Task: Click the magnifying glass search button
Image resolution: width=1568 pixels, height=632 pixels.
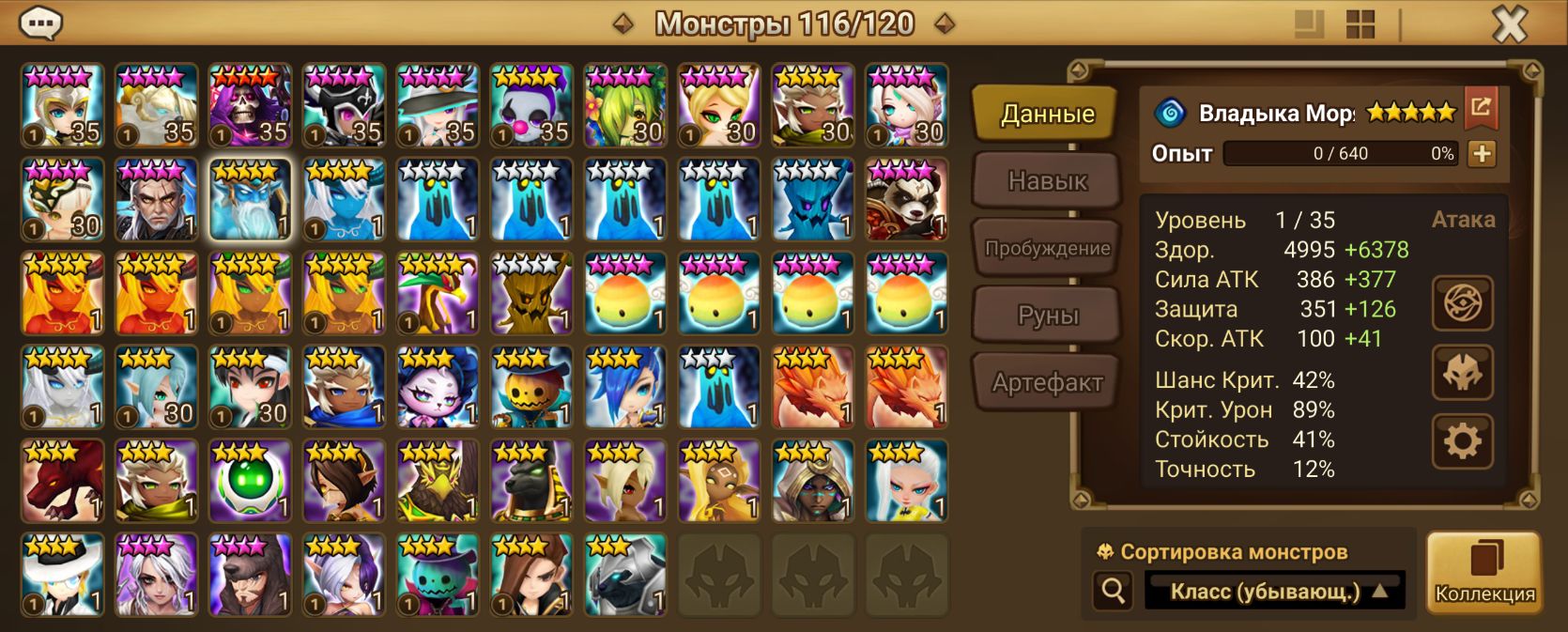Action: click(1114, 591)
